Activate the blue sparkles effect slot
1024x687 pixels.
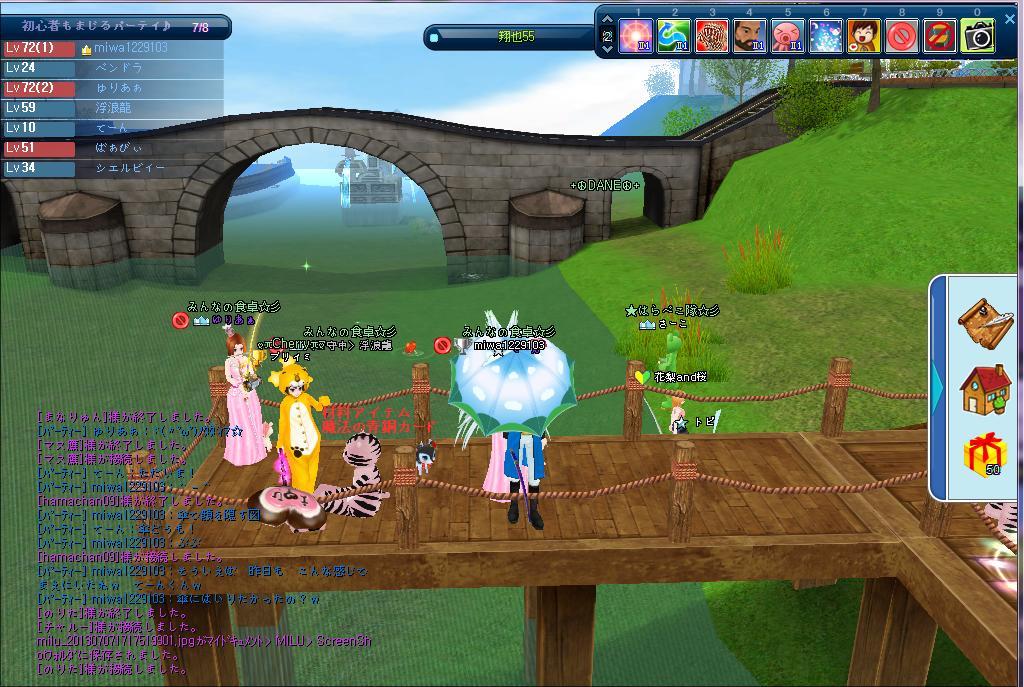(826, 37)
